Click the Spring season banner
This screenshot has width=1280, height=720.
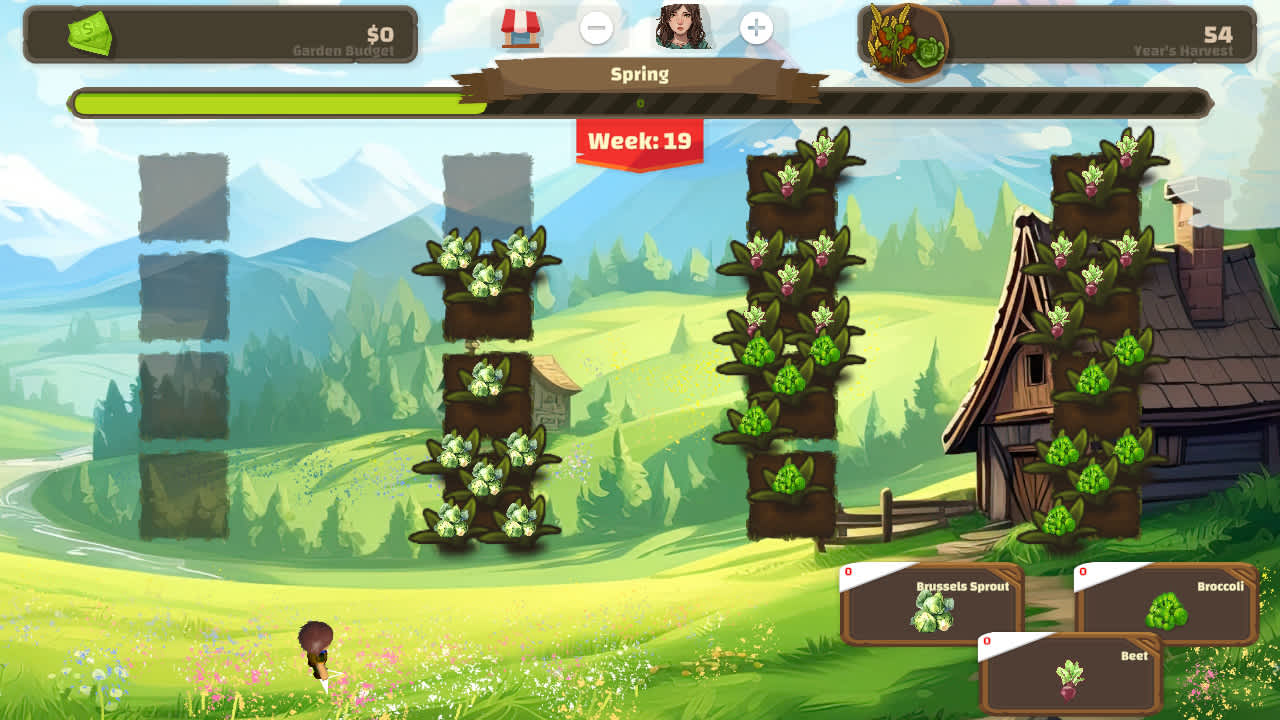click(x=639, y=74)
